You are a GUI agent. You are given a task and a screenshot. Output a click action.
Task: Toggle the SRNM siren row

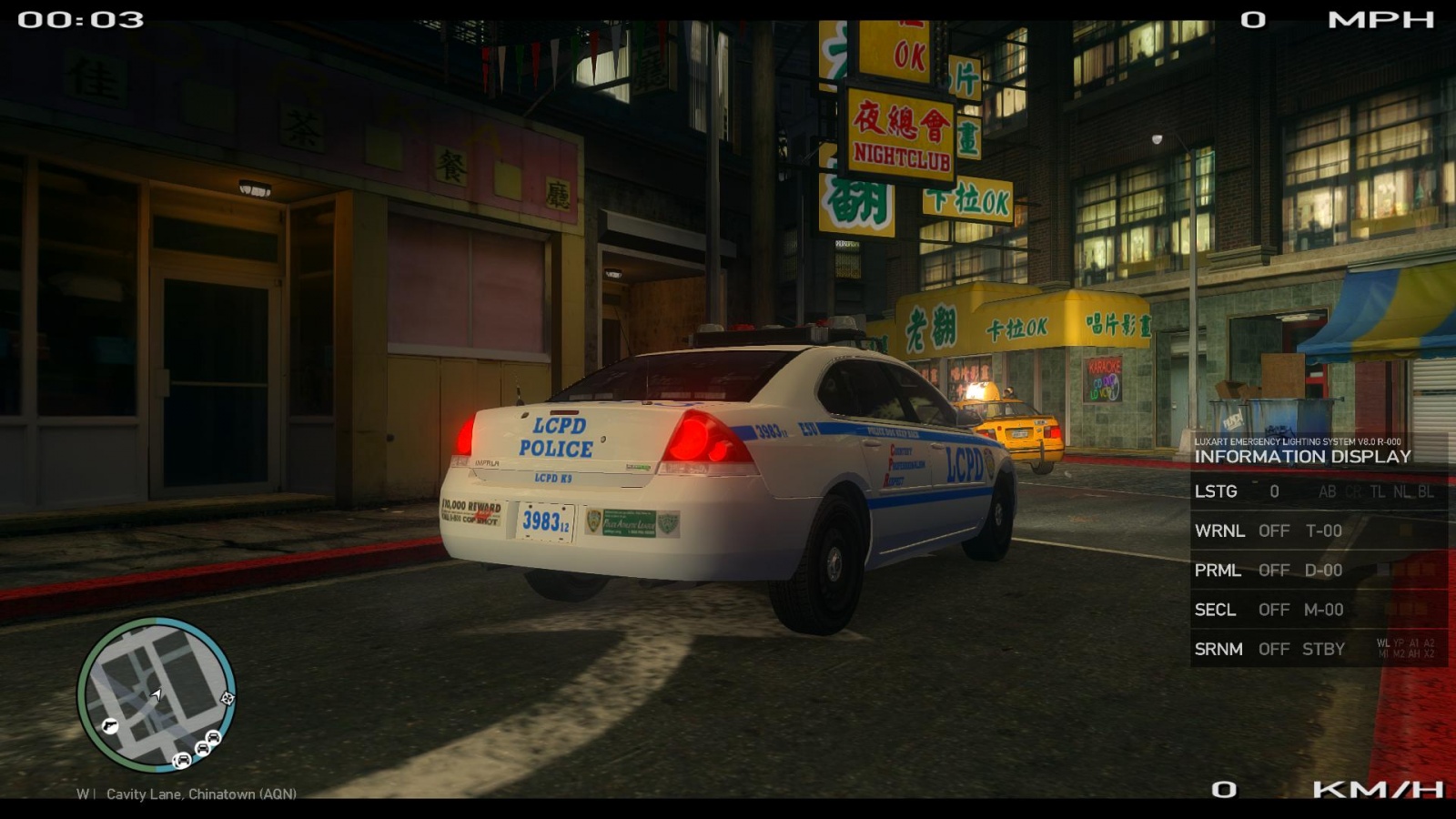(1318, 649)
